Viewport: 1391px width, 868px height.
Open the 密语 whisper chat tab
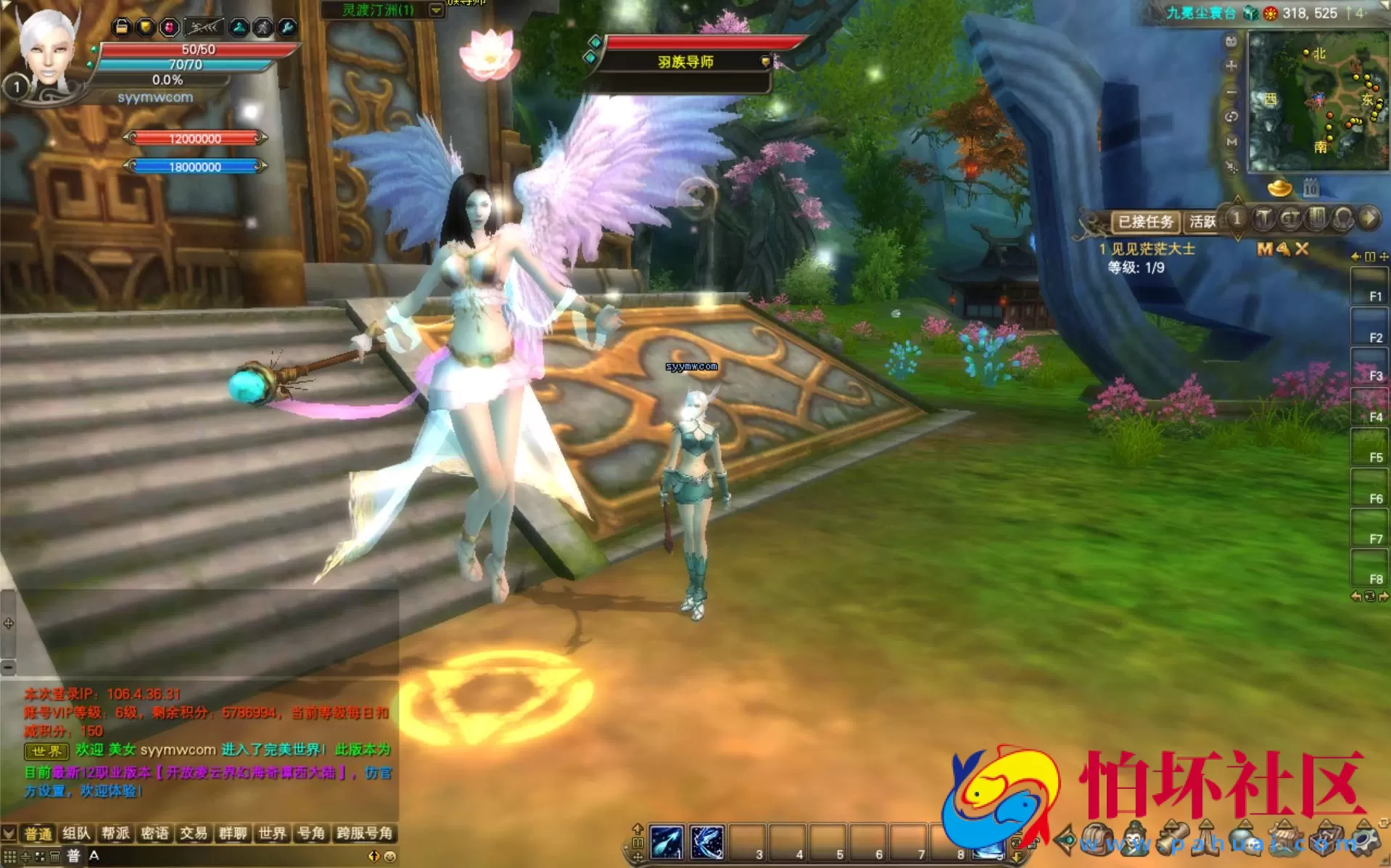(x=154, y=833)
